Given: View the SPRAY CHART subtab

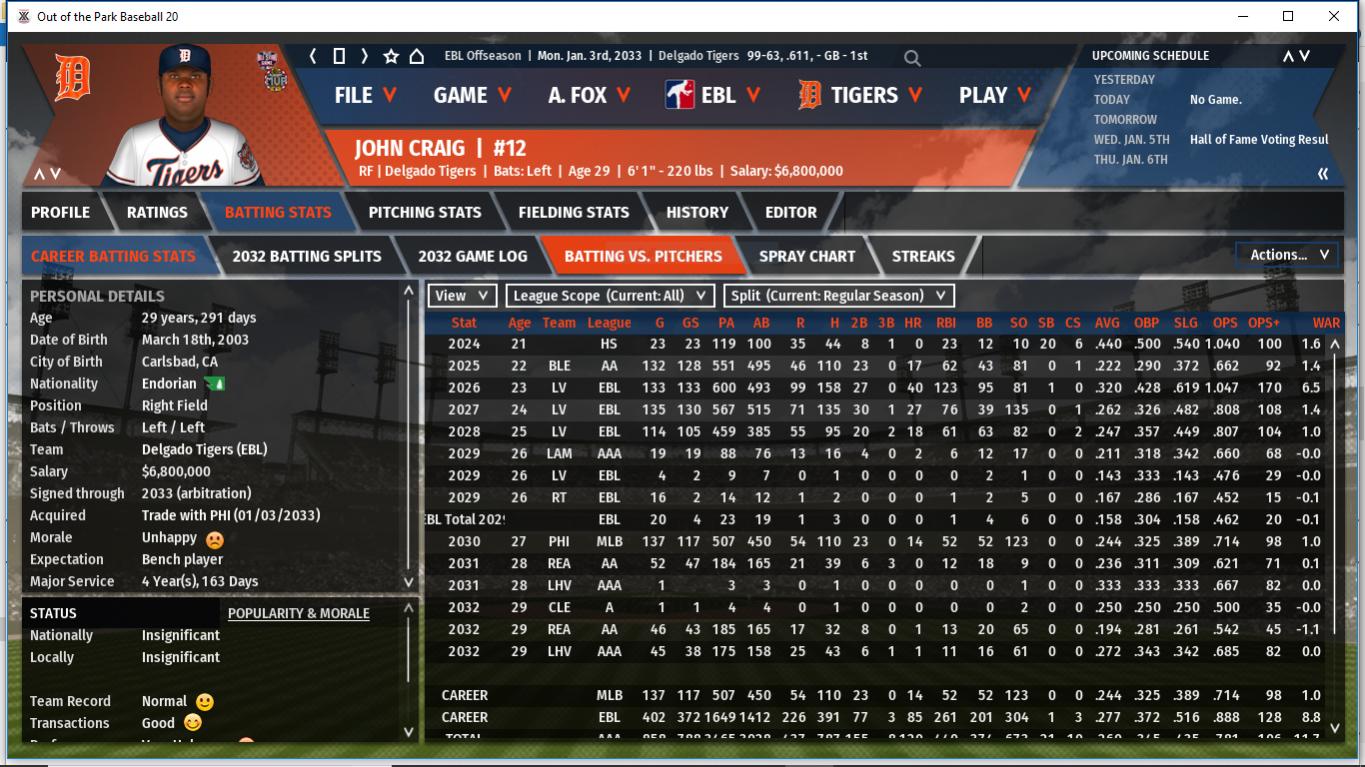Looking at the screenshot, I should click(x=806, y=256).
